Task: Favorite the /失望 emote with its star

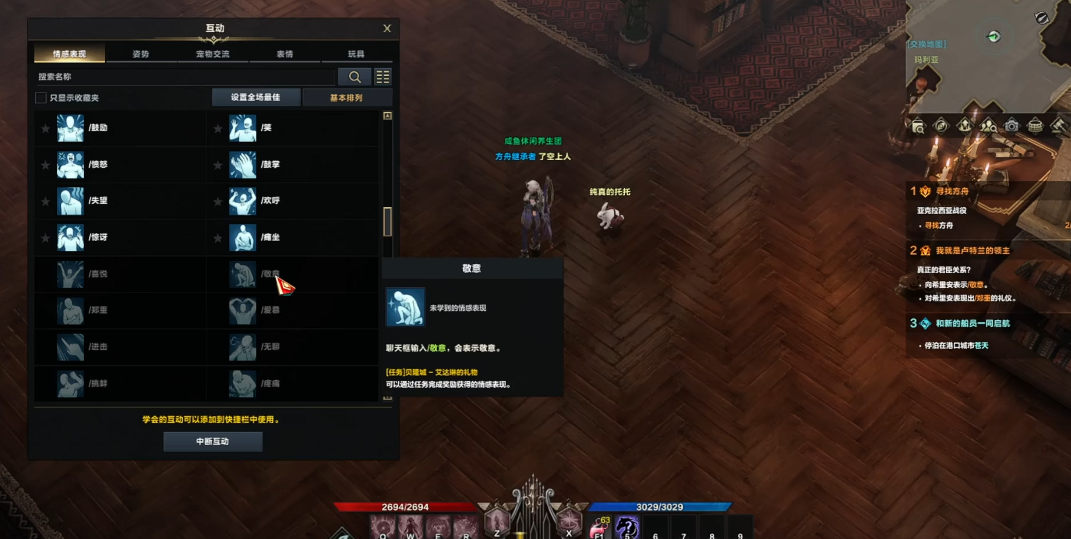Action: point(45,202)
